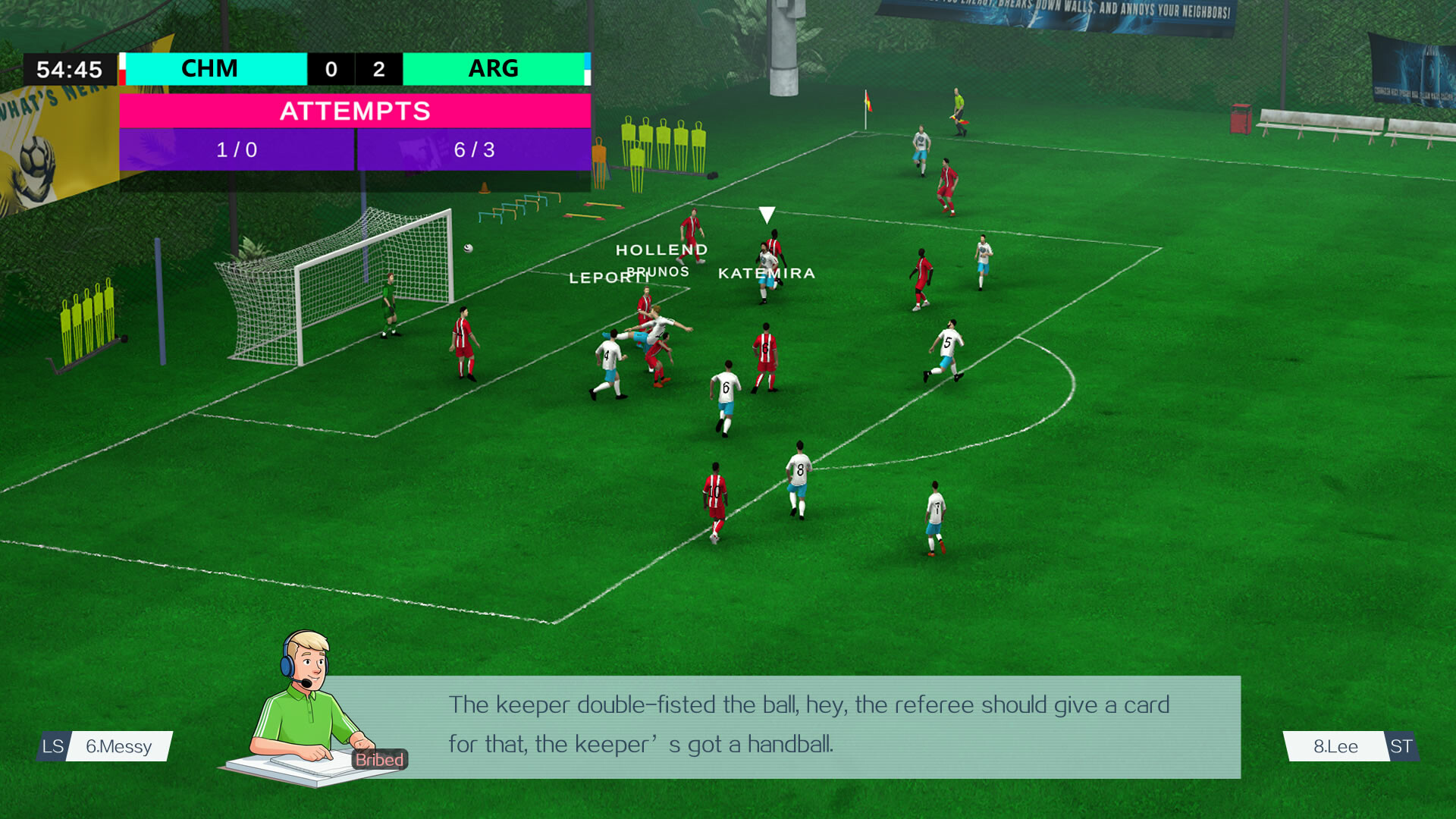Select the white selection triangle above KATEMIRA
Image resolution: width=1456 pixels, height=819 pixels.
(x=767, y=216)
